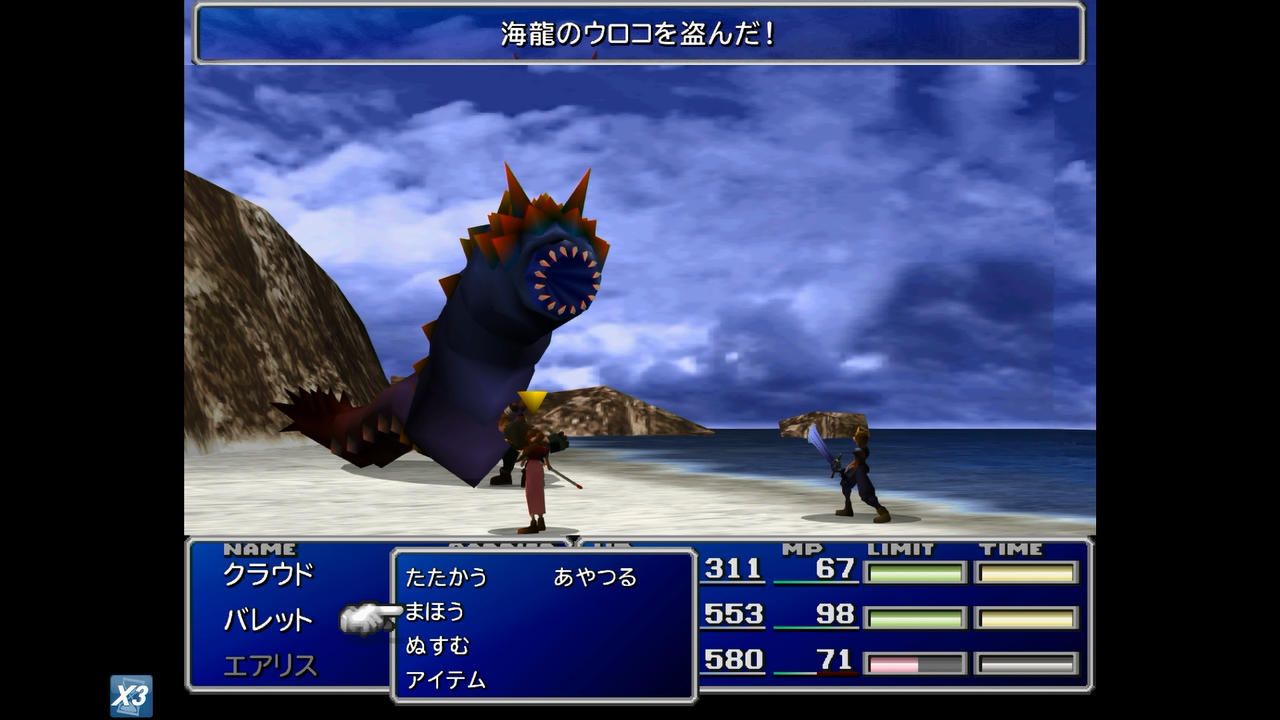Pick the ぬすむ steal command
This screenshot has width=1280, height=720.
point(437,645)
